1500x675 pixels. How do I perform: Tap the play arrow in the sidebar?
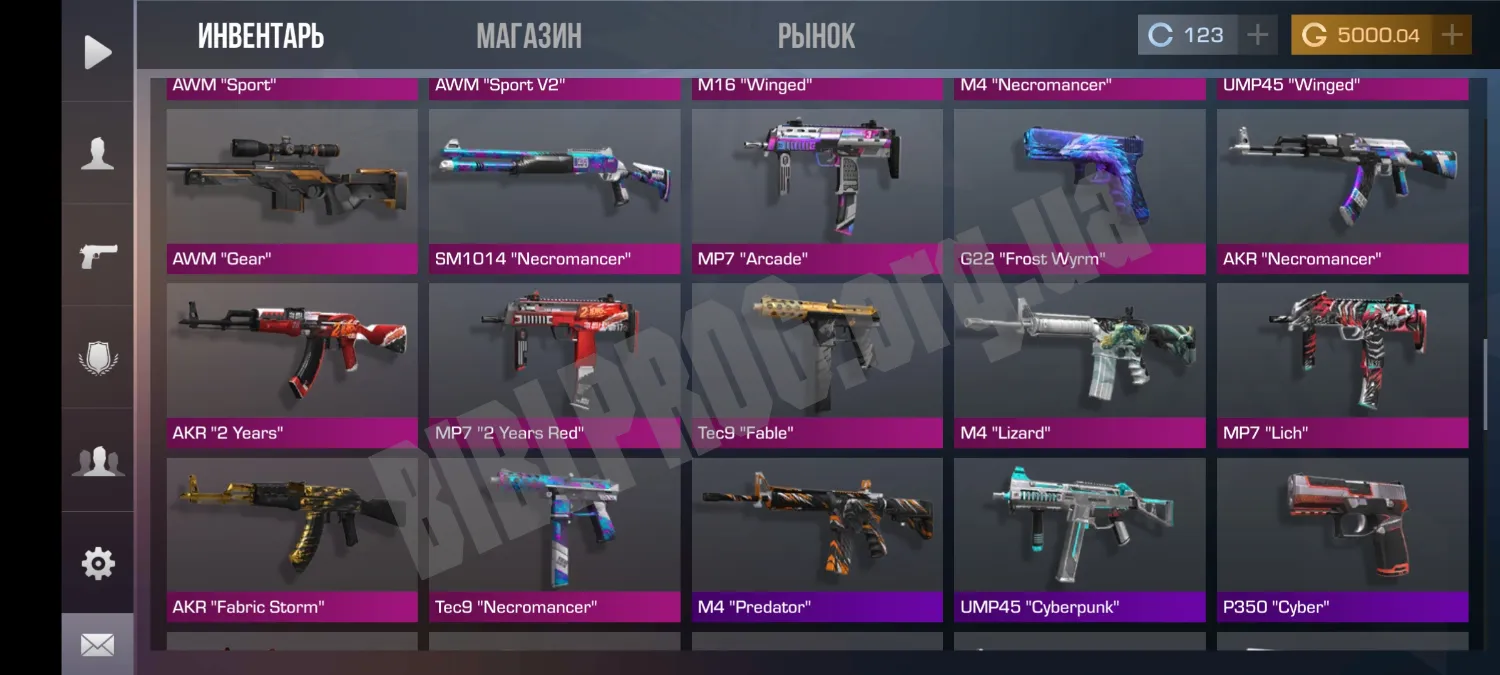pyautogui.click(x=97, y=52)
